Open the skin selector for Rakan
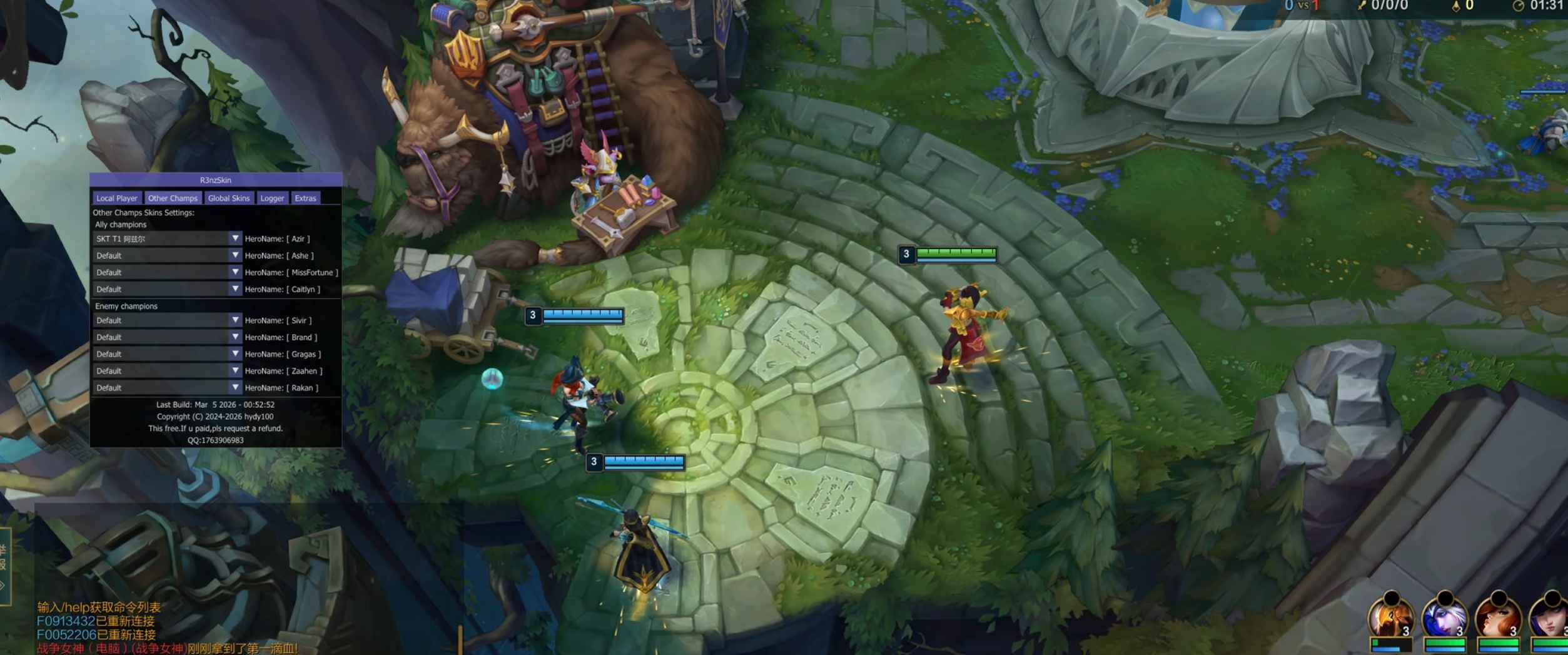 click(166, 387)
